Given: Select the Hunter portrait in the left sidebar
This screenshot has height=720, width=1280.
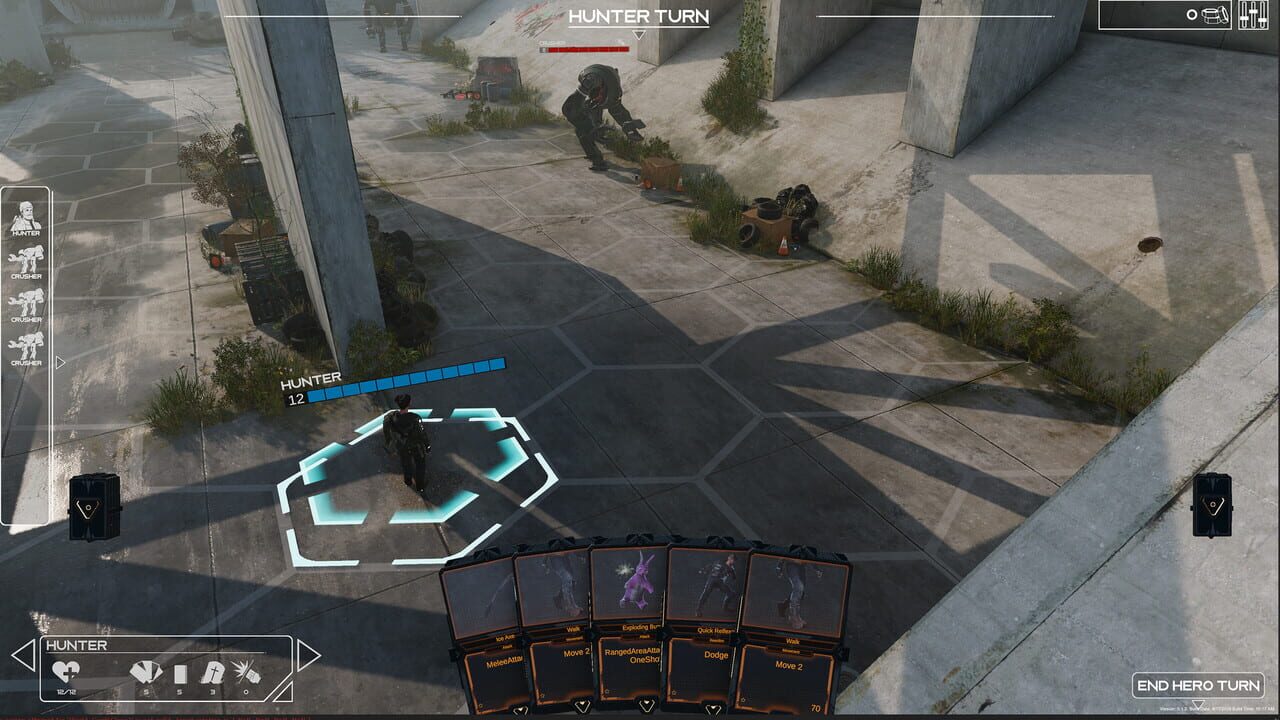Looking at the screenshot, I should [26, 217].
